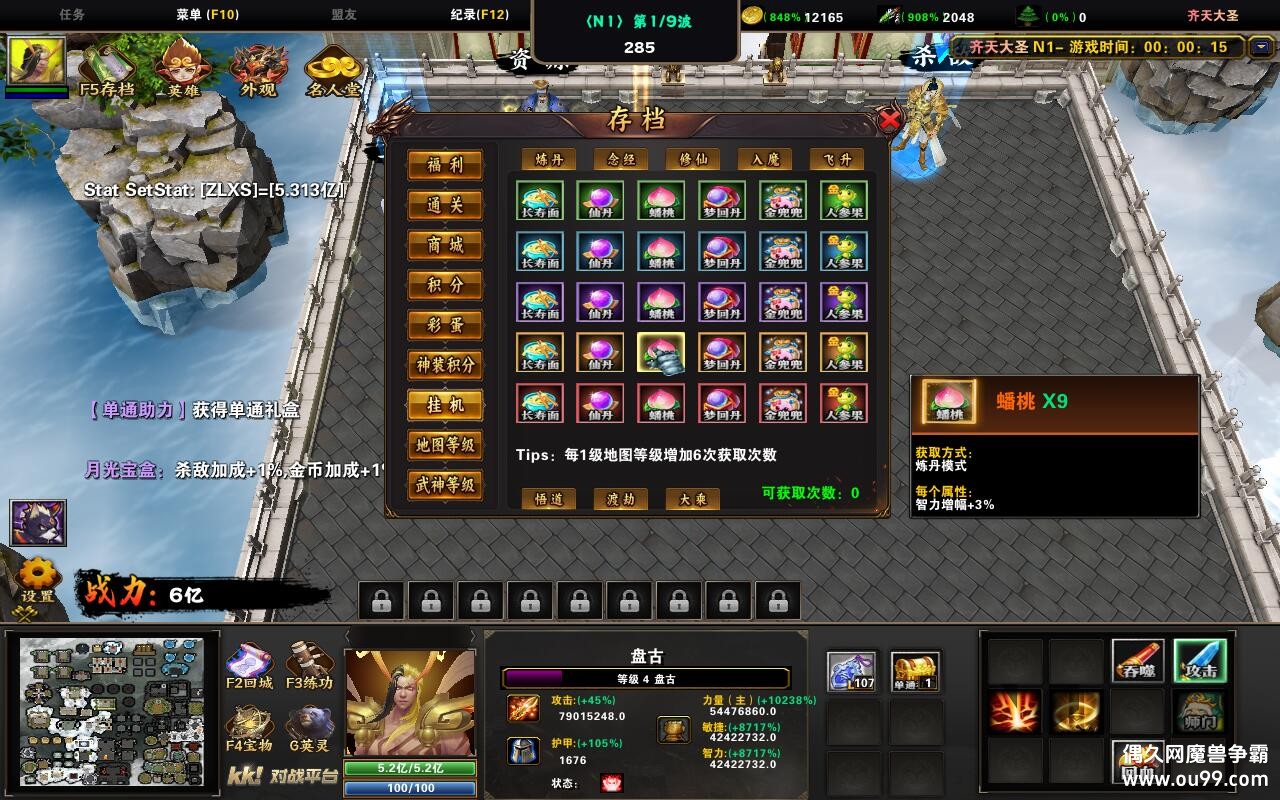Image resolution: width=1280 pixels, height=800 pixels.
Task: Select the 挂机 idle category
Action: coord(445,405)
